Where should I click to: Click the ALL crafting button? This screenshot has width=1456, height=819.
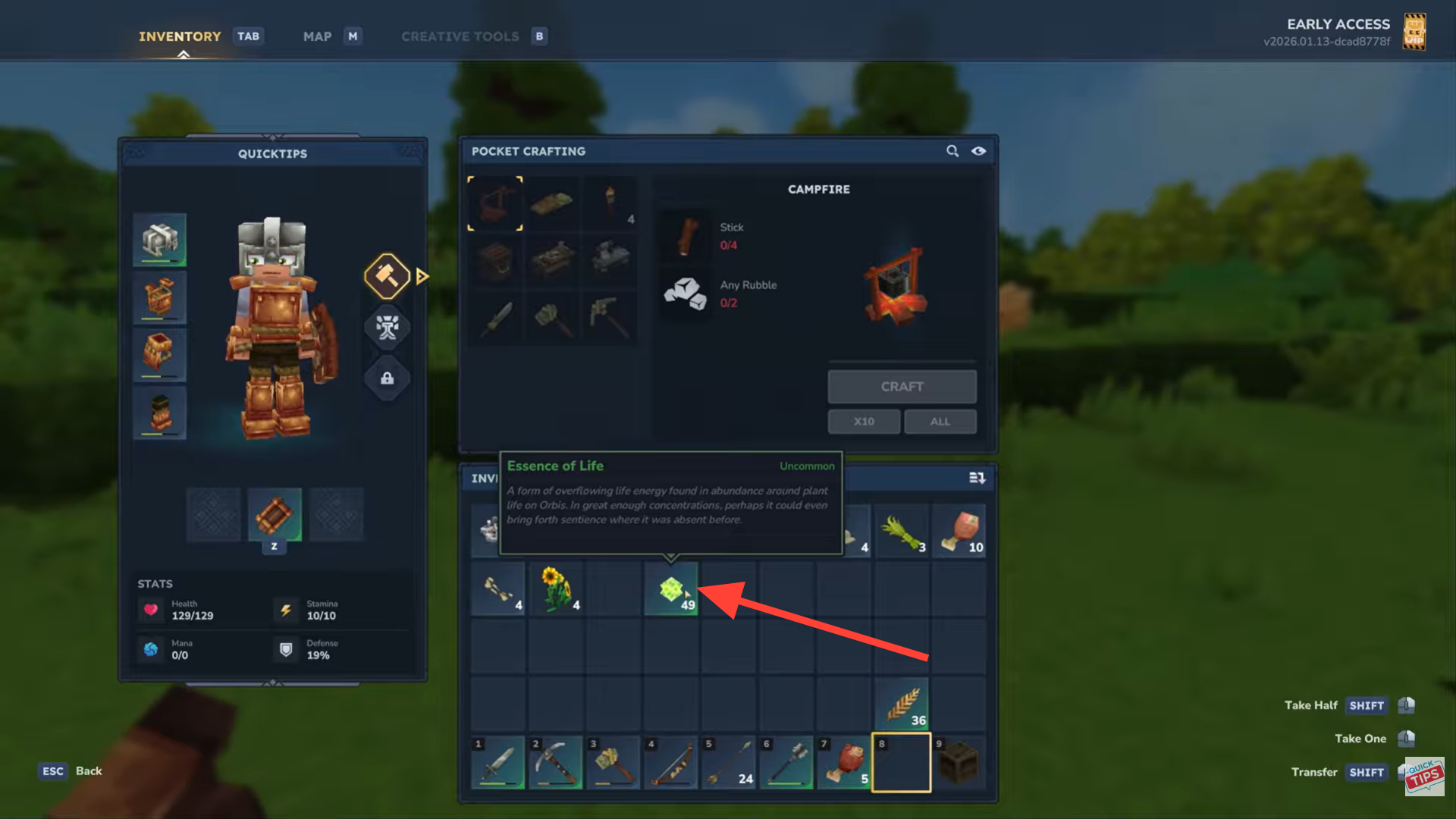(940, 421)
